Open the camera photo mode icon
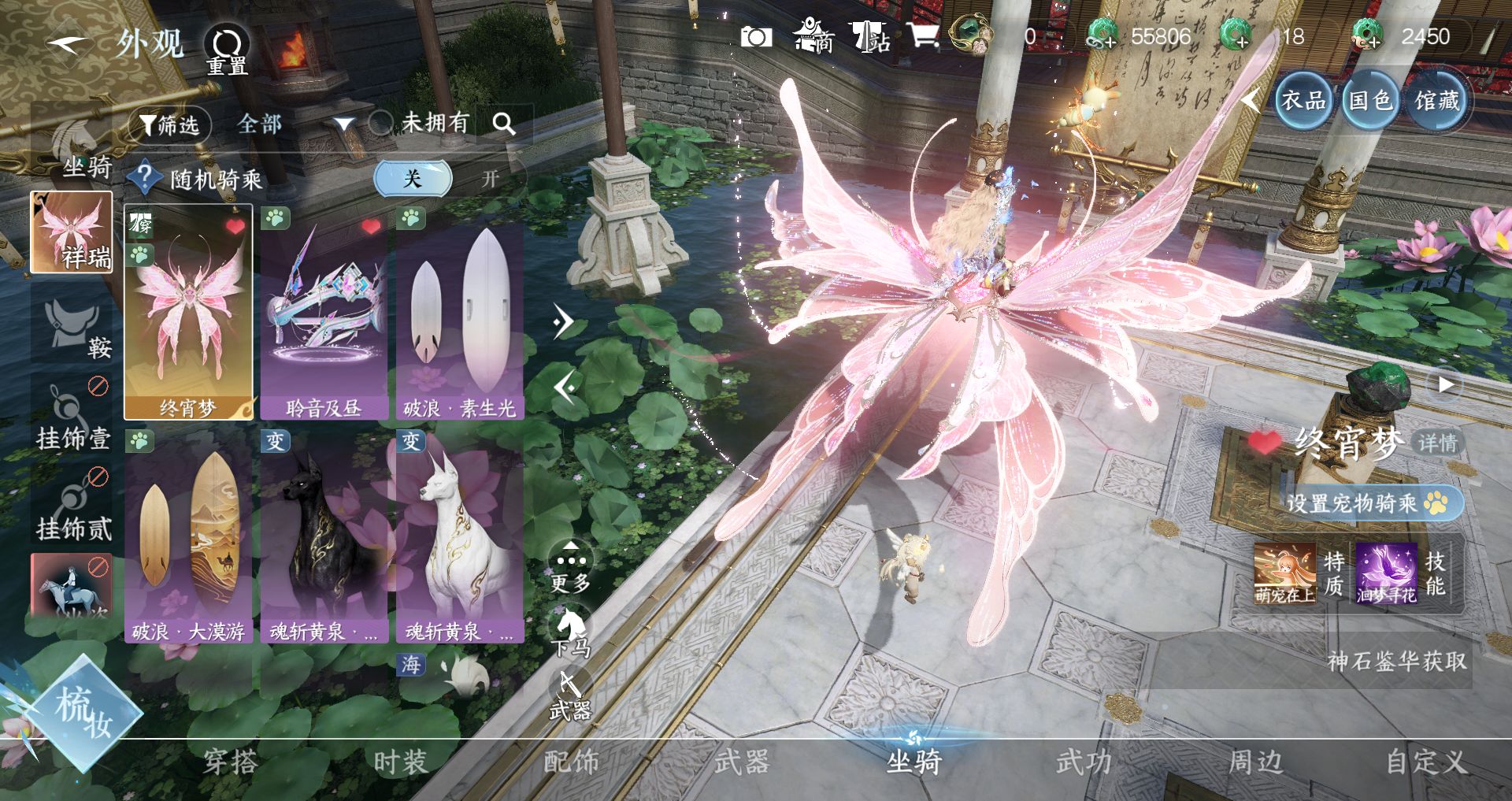1512x801 pixels. click(x=756, y=36)
